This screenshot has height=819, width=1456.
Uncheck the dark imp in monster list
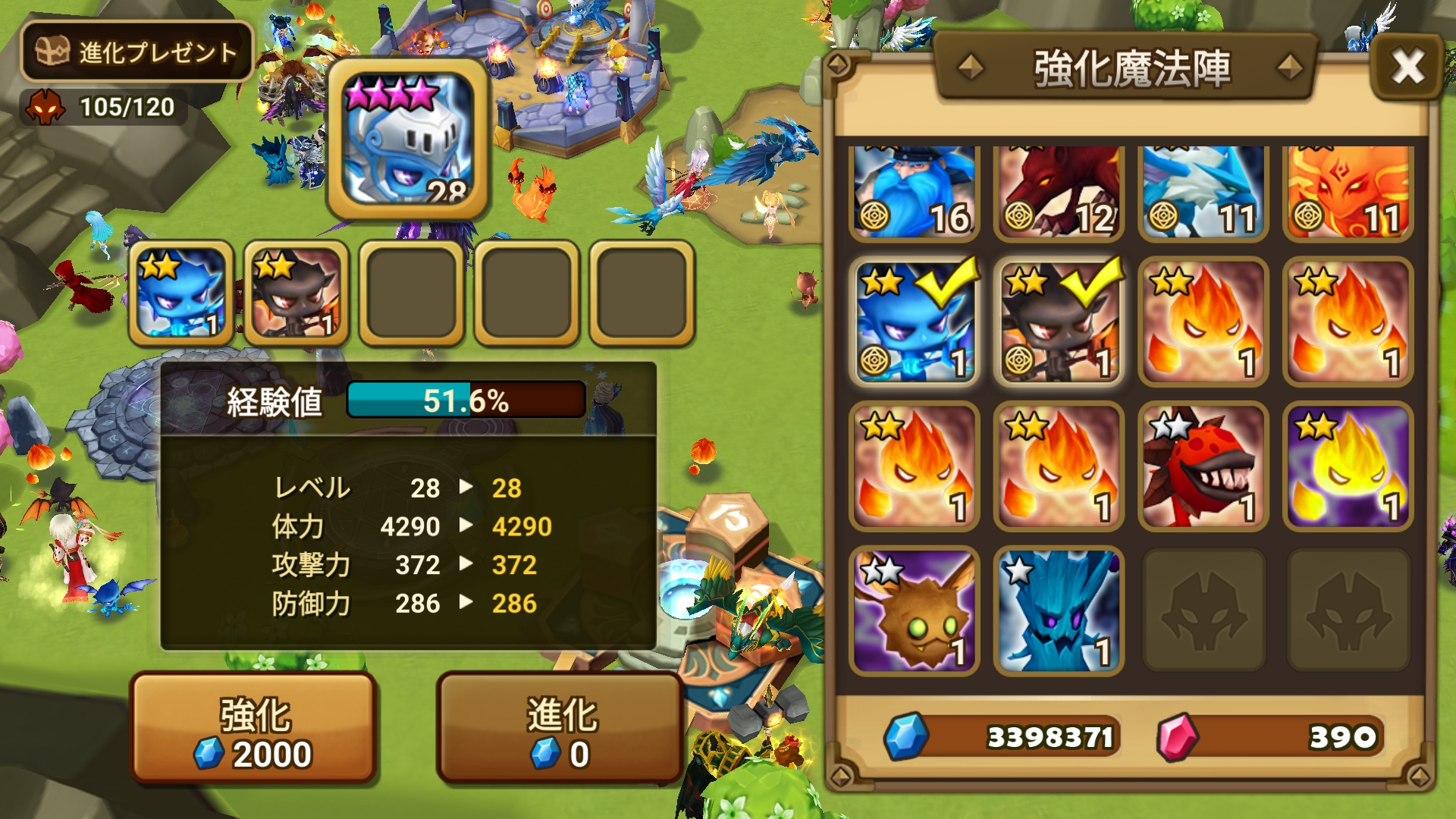[1058, 322]
